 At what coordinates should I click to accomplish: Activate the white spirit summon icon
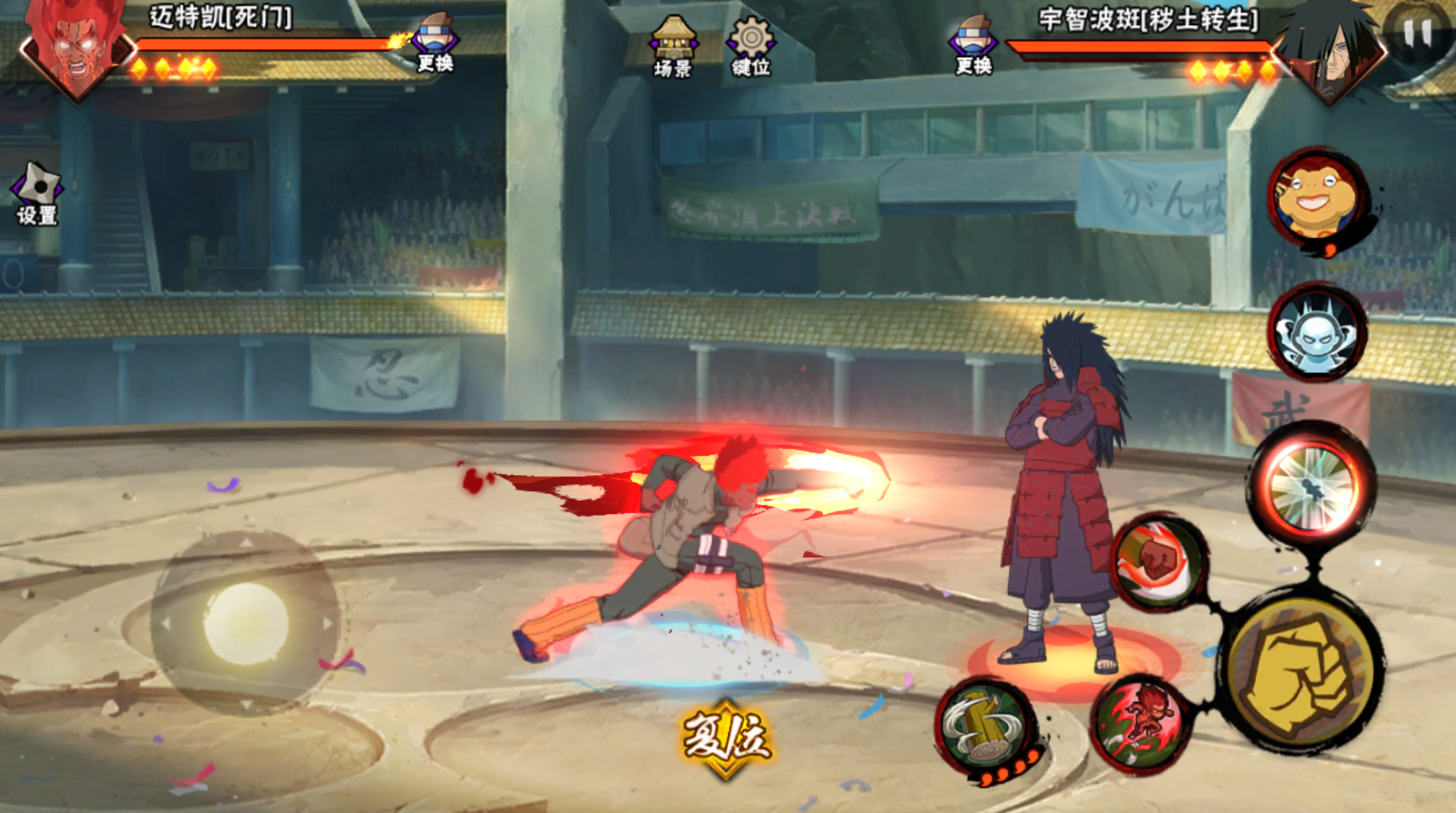point(1317,333)
